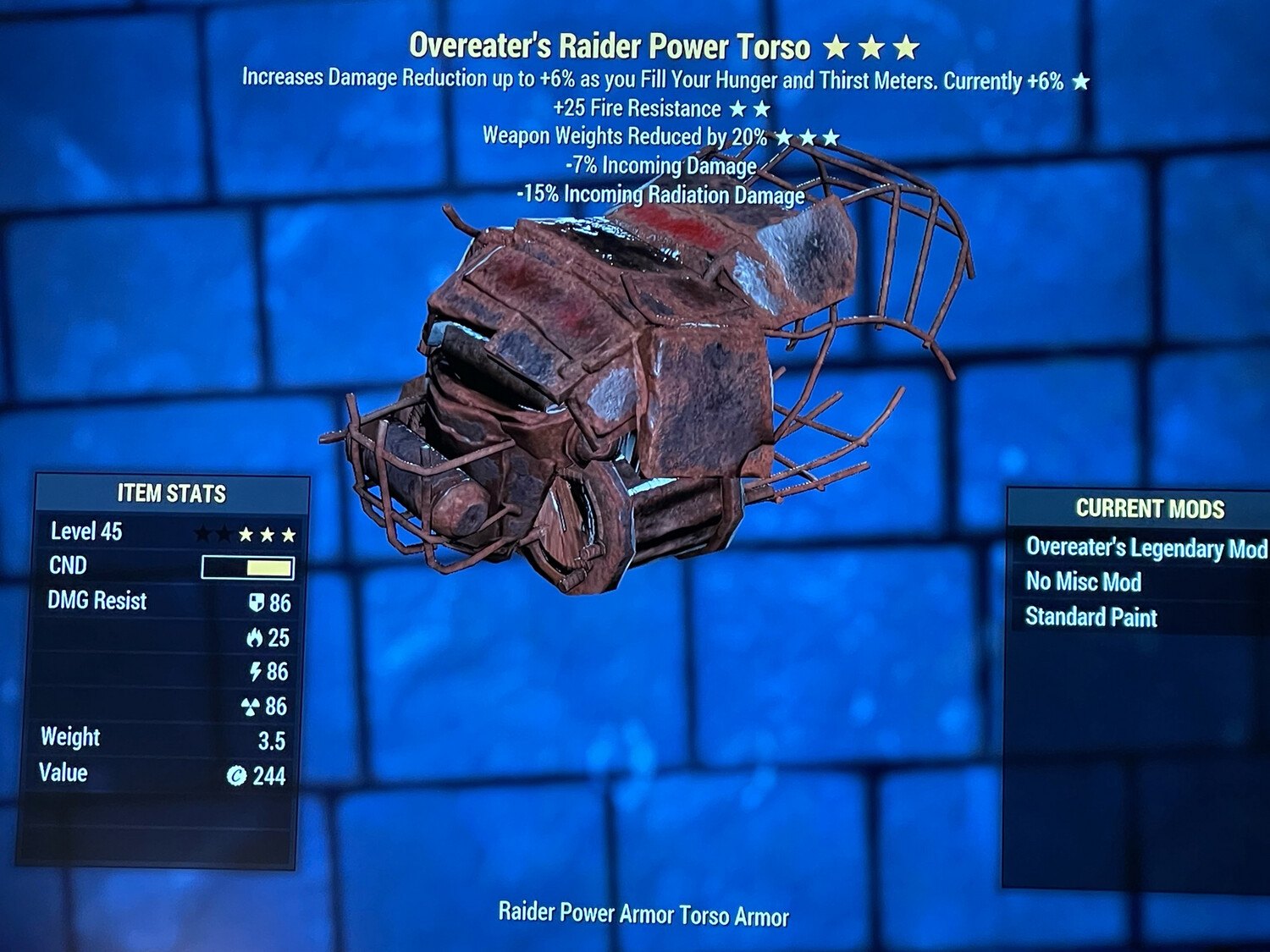Select the two stars next to Fire Resistance

click(x=748, y=108)
